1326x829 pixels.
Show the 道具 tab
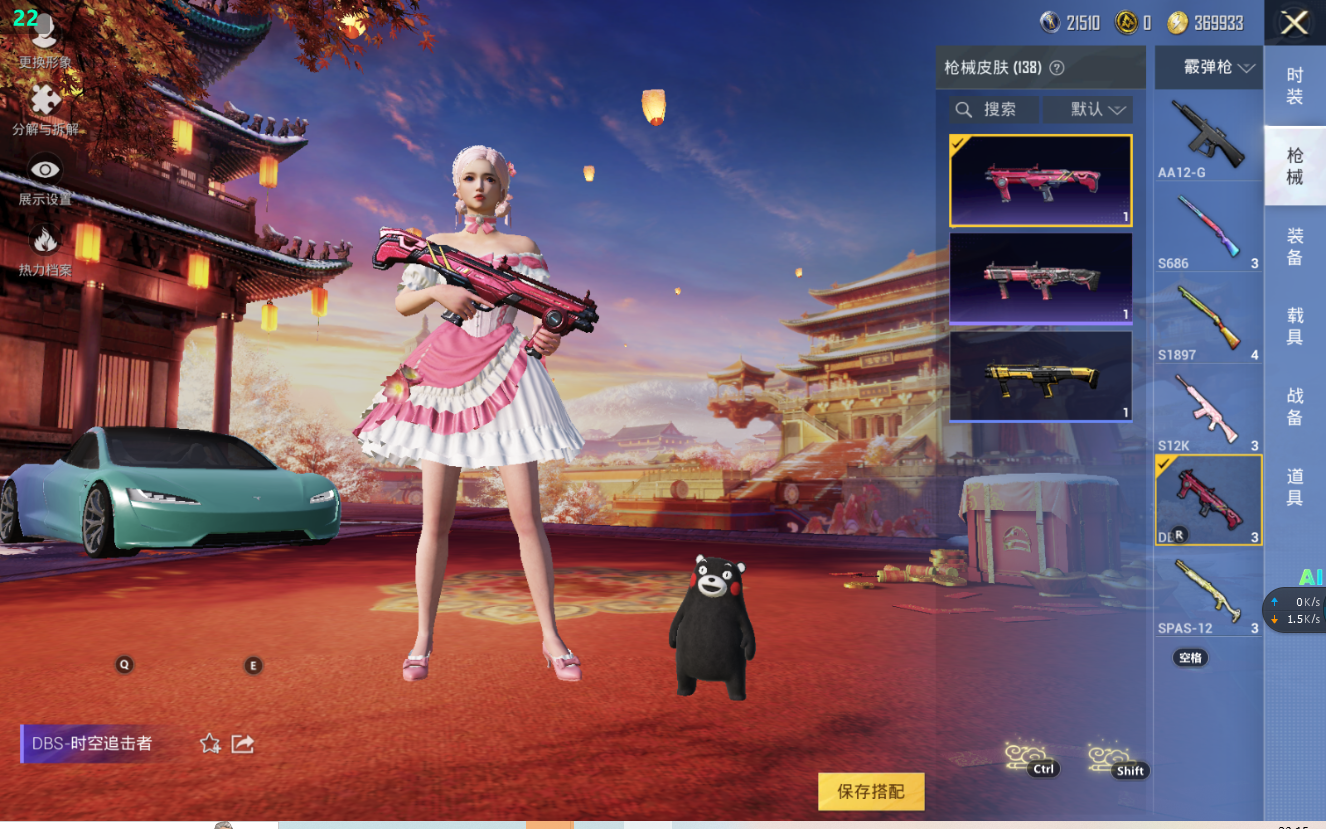pos(1294,487)
